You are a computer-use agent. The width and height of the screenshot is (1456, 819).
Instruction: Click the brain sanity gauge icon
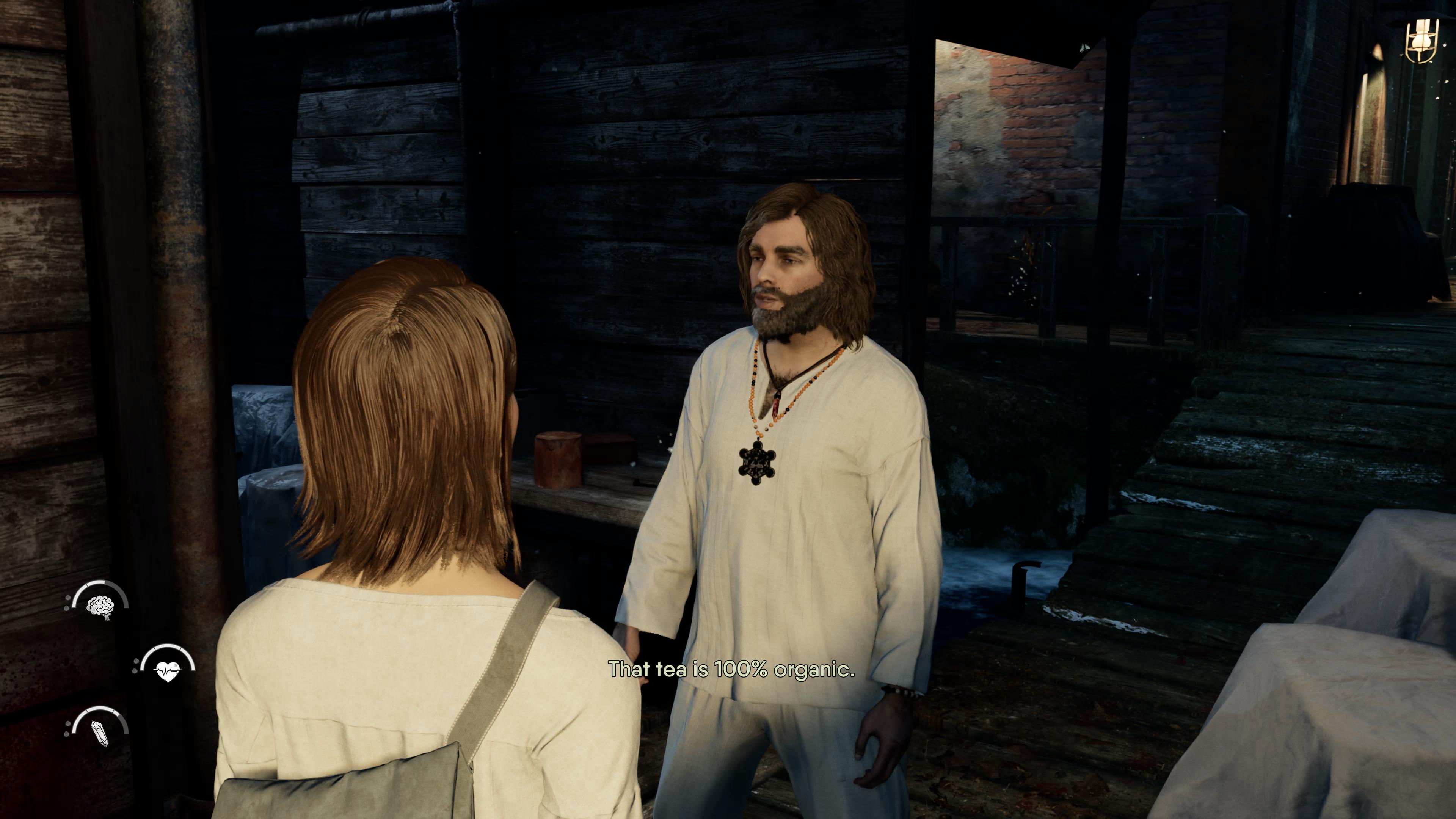[100, 607]
